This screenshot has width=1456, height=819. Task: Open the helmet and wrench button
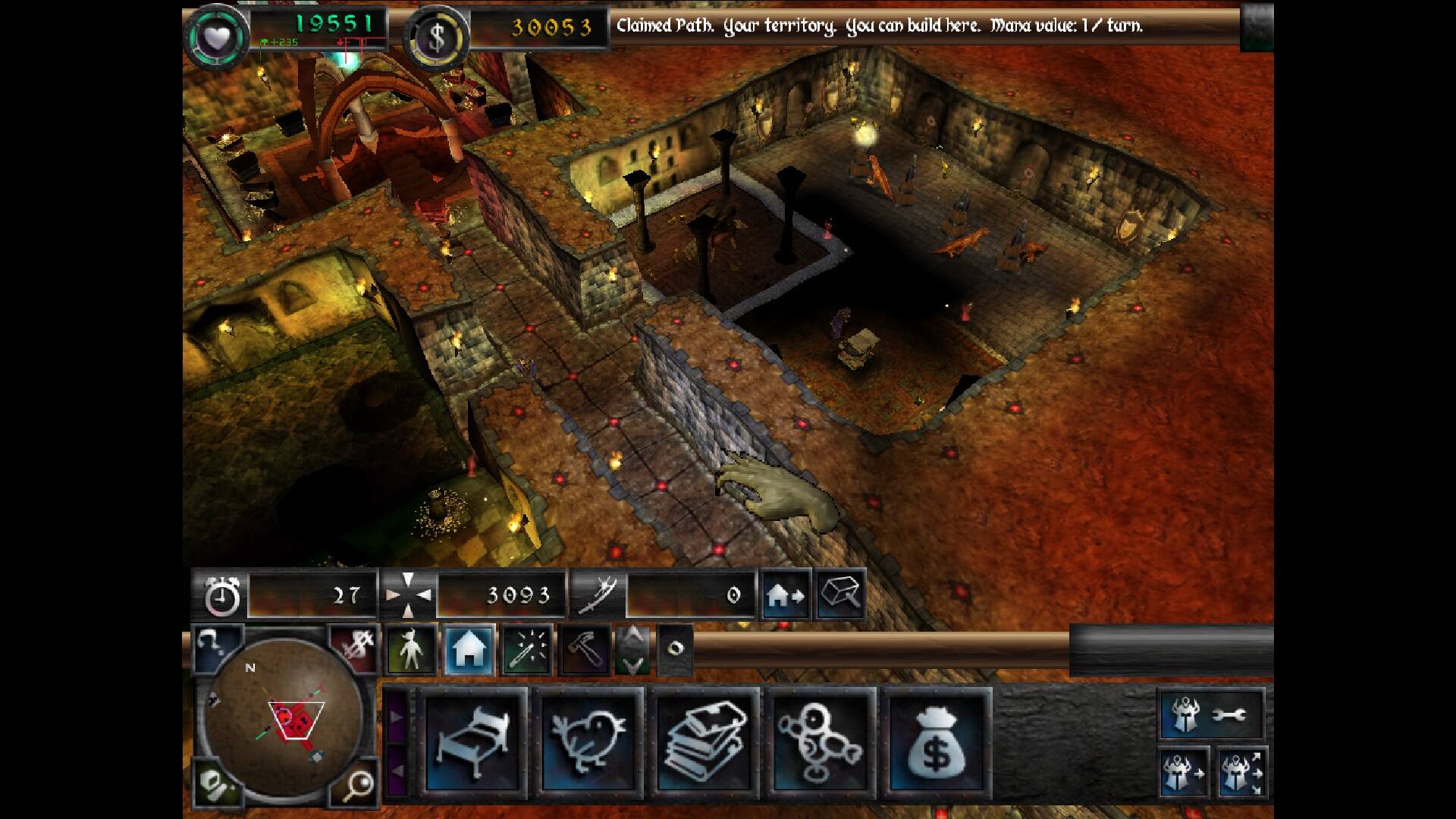(1211, 714)
